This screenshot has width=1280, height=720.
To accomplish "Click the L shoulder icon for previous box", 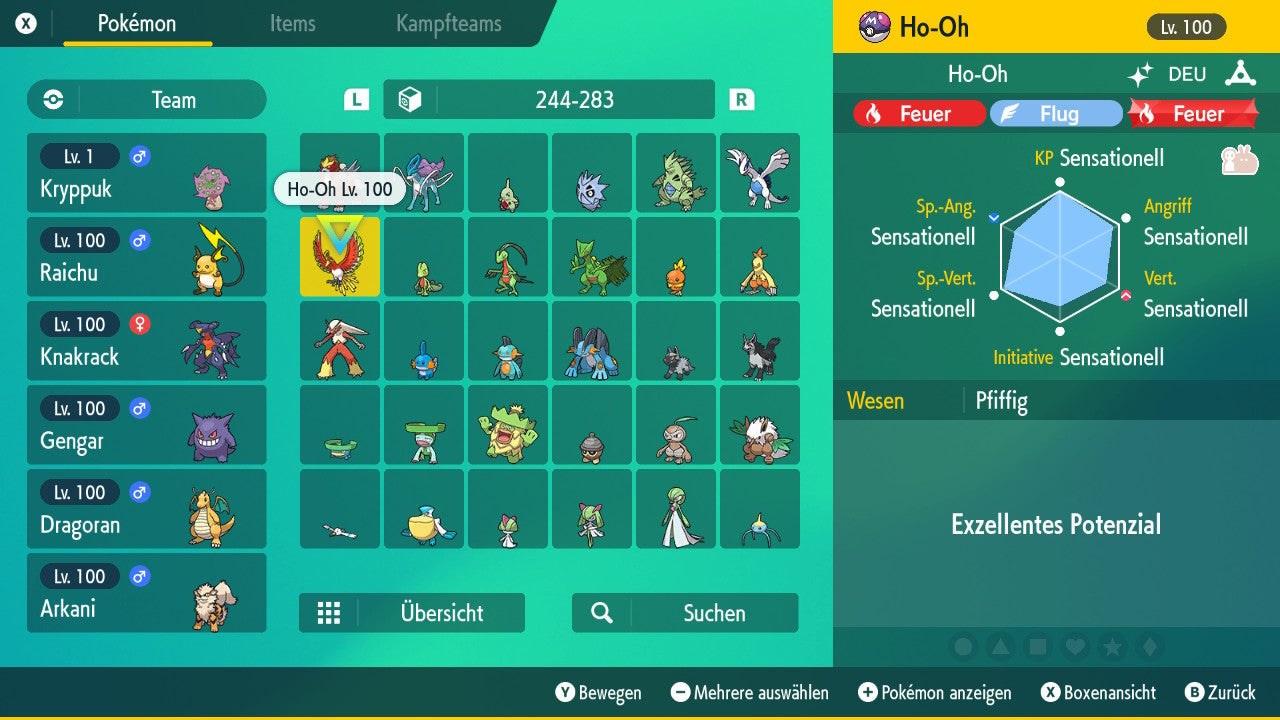I will pos(355,99).
